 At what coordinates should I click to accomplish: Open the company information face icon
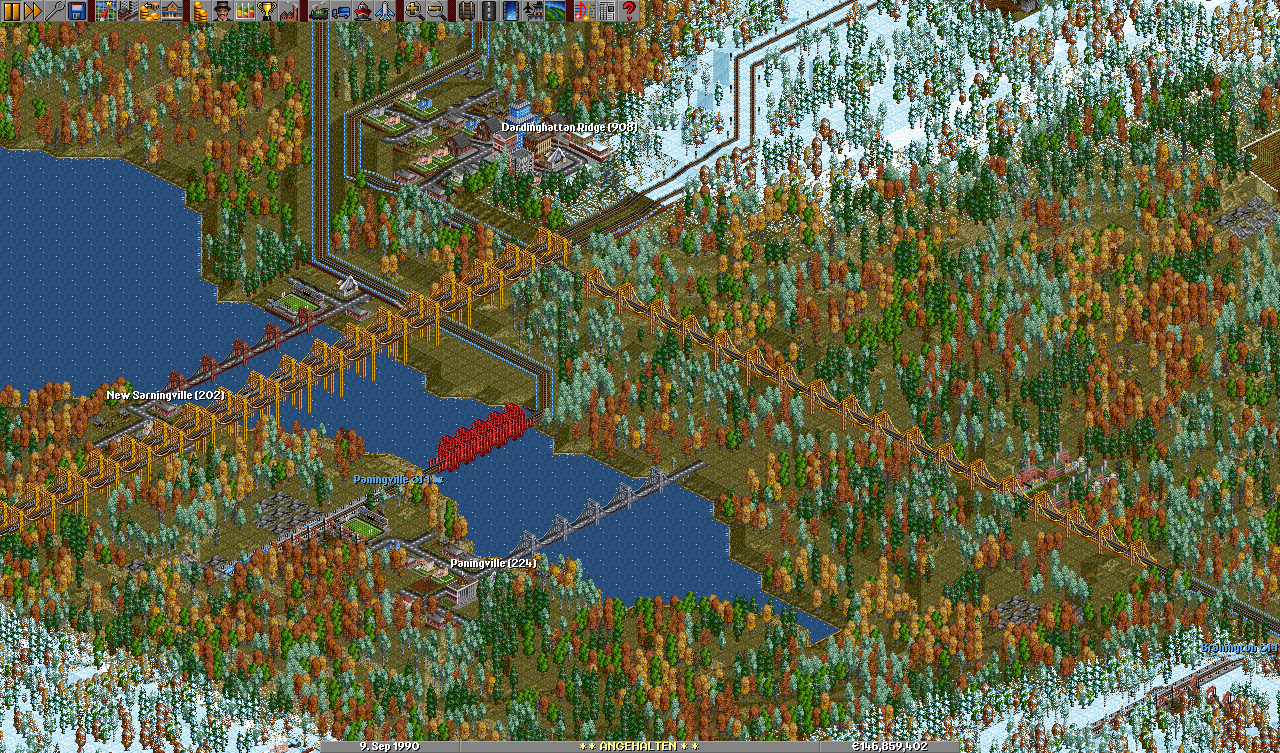pyautogui.click(x=221, y=11)
